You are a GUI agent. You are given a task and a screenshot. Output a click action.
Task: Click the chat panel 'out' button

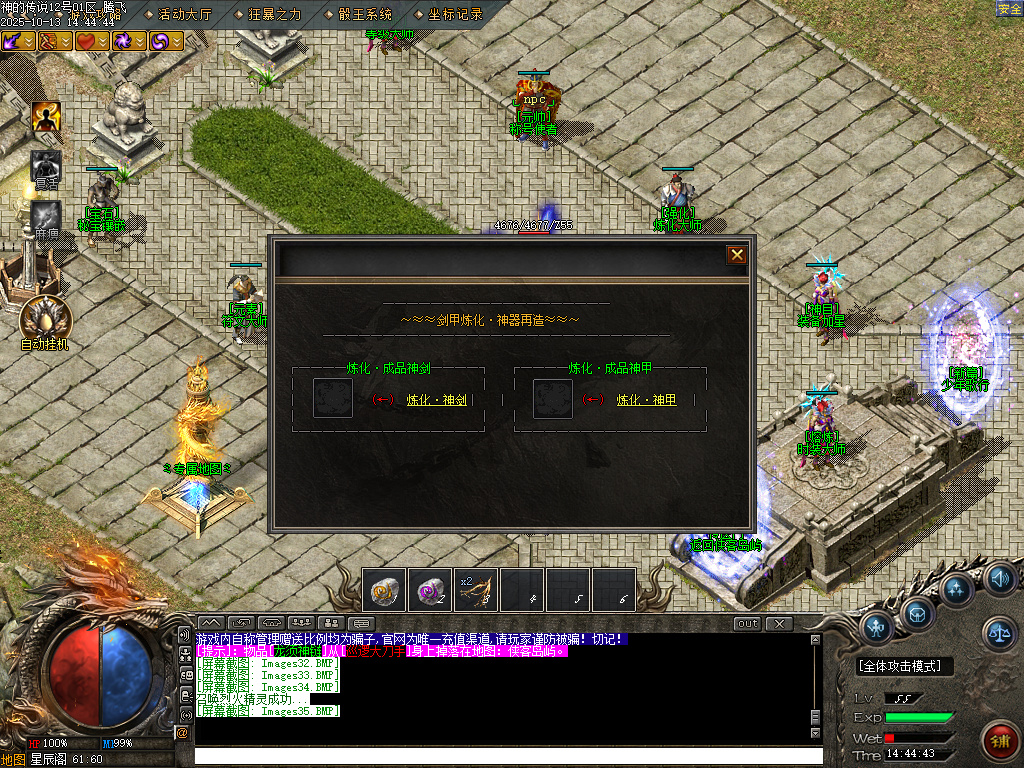coord(747,624)
